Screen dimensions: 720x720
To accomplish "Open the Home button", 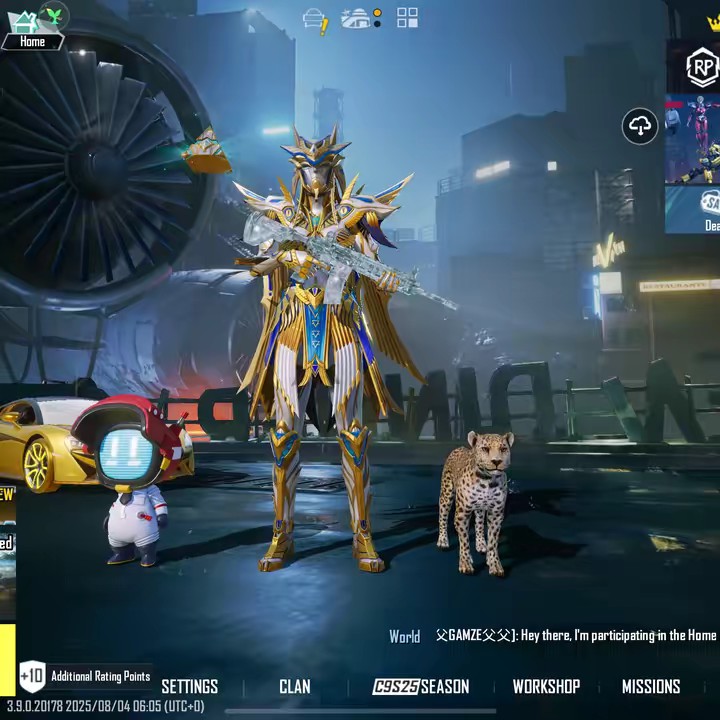I will coord(32,30).
